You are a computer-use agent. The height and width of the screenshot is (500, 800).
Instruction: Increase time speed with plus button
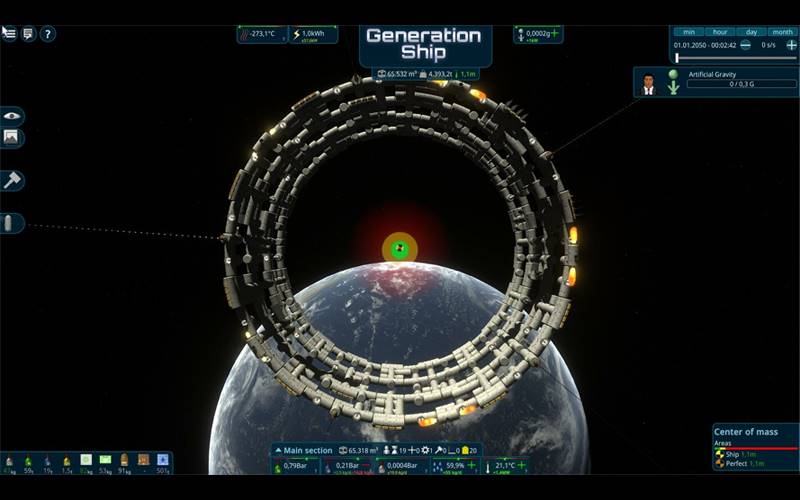click(x=791, y=45)
